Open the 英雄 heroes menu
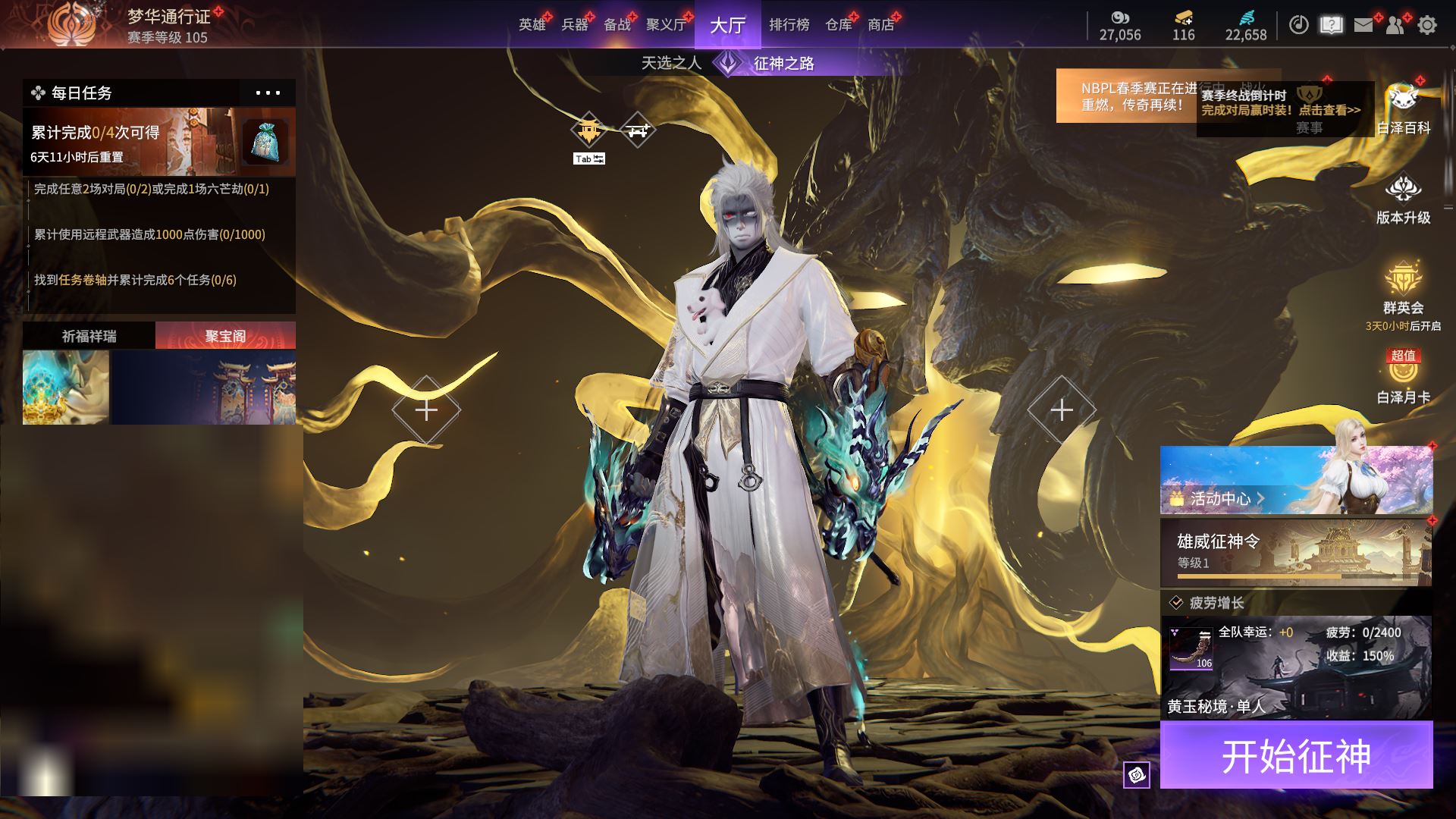1456x819 pixels. click(x=532, y=25)
